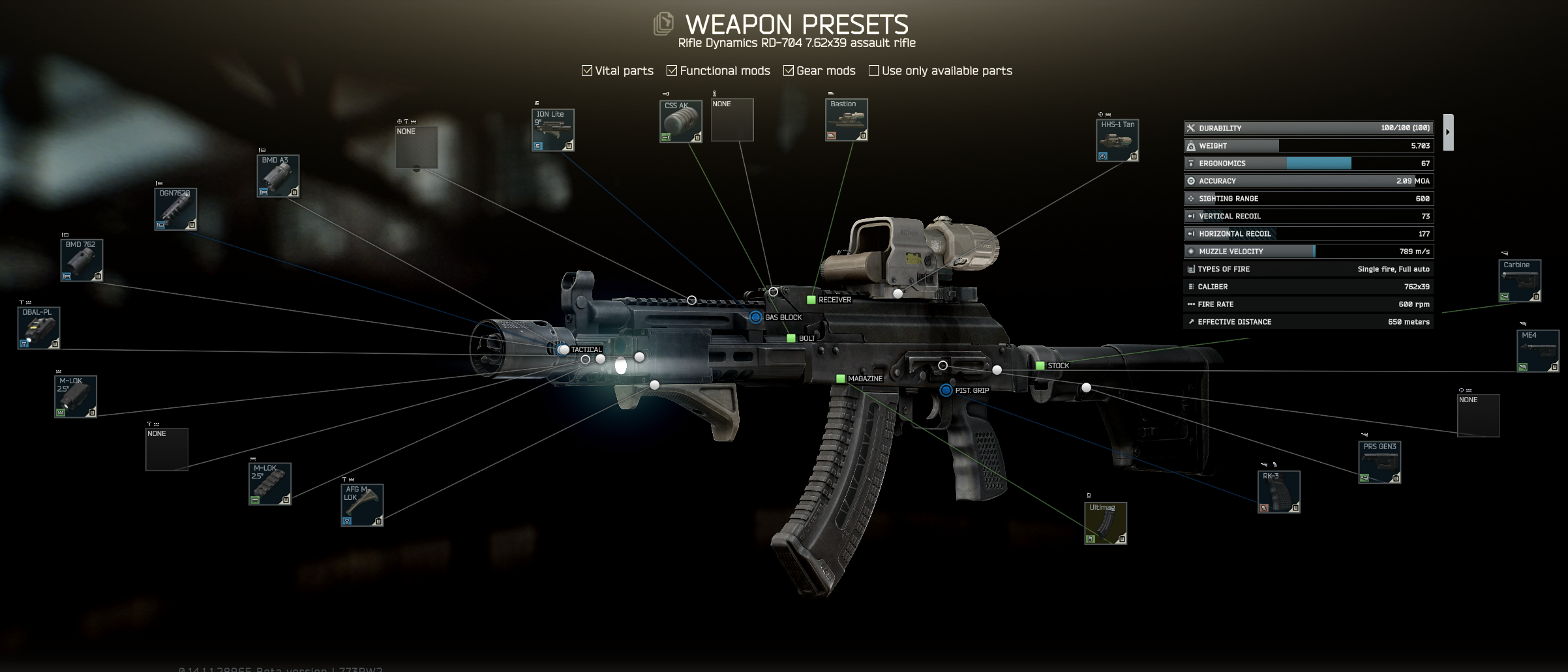Image resolution: width=1568 pixels, height=672 pixels.
Task: Enable Use only available parts
Action: [x=874, y=70]
